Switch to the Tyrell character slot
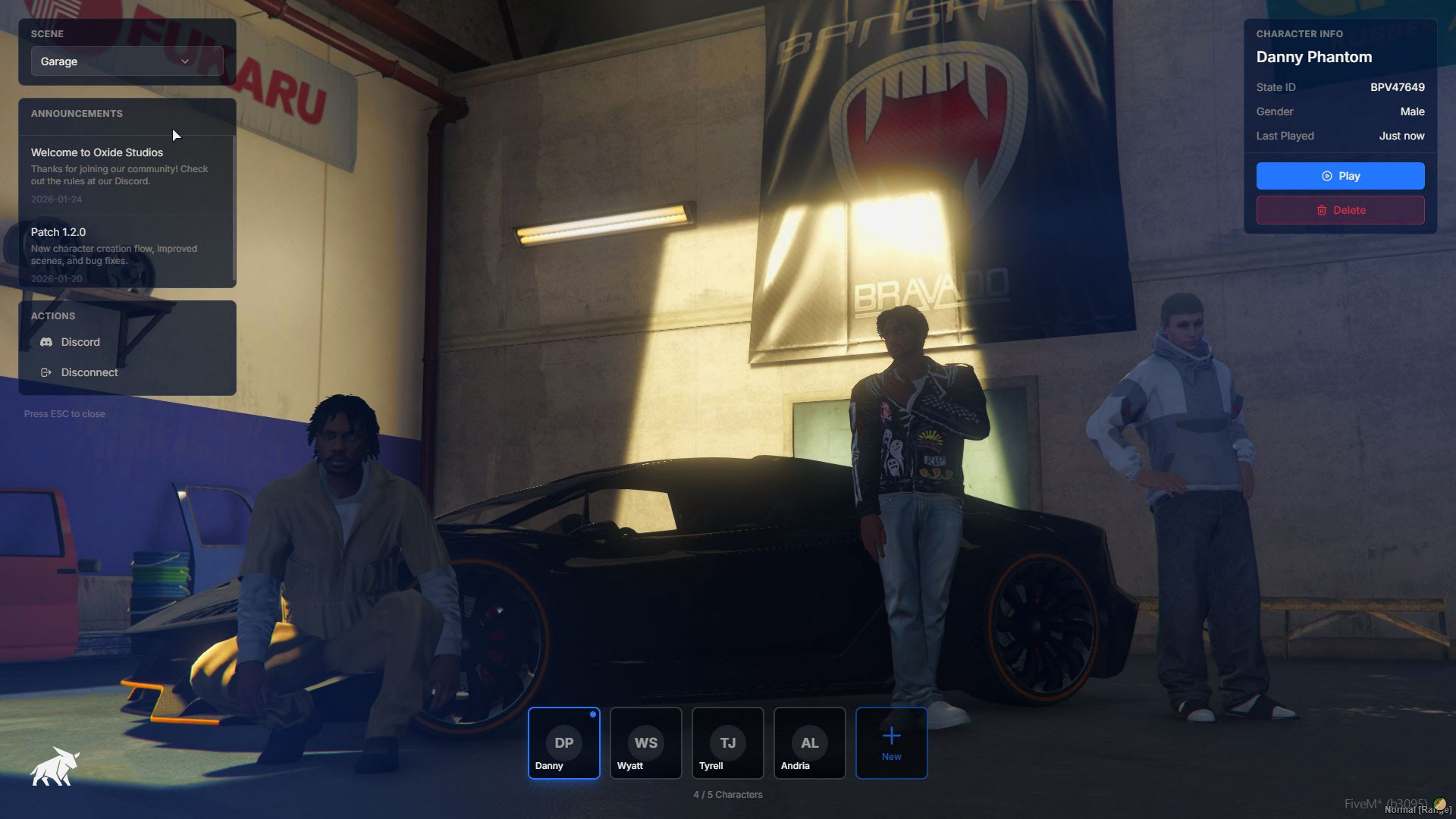Image resolution: width=1456 pixels, height=819 pixels. pos(727,743)
